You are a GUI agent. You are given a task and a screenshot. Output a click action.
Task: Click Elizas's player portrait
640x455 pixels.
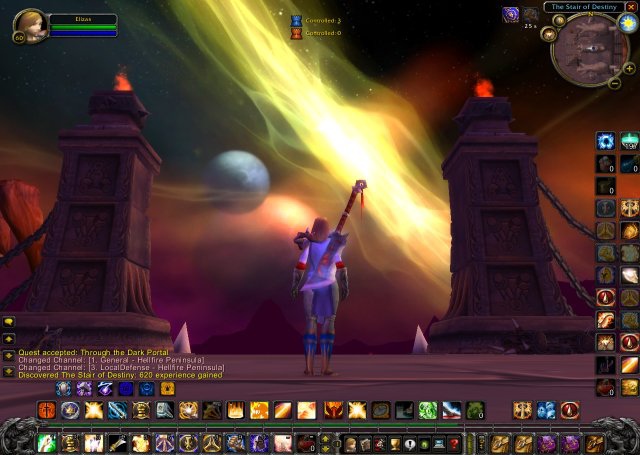coord(30,26)
